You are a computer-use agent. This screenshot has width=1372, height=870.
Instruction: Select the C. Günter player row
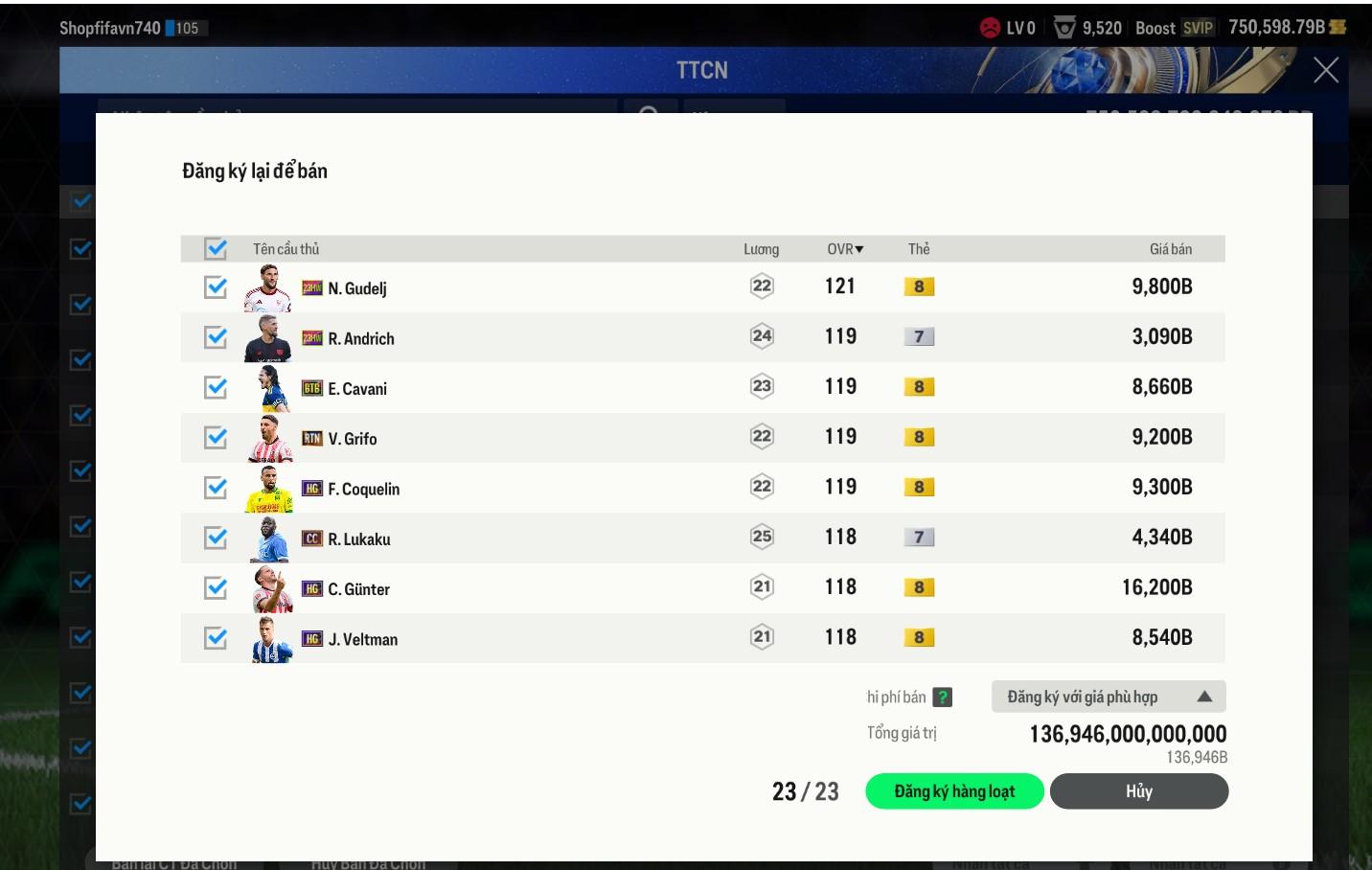(575, 588)
